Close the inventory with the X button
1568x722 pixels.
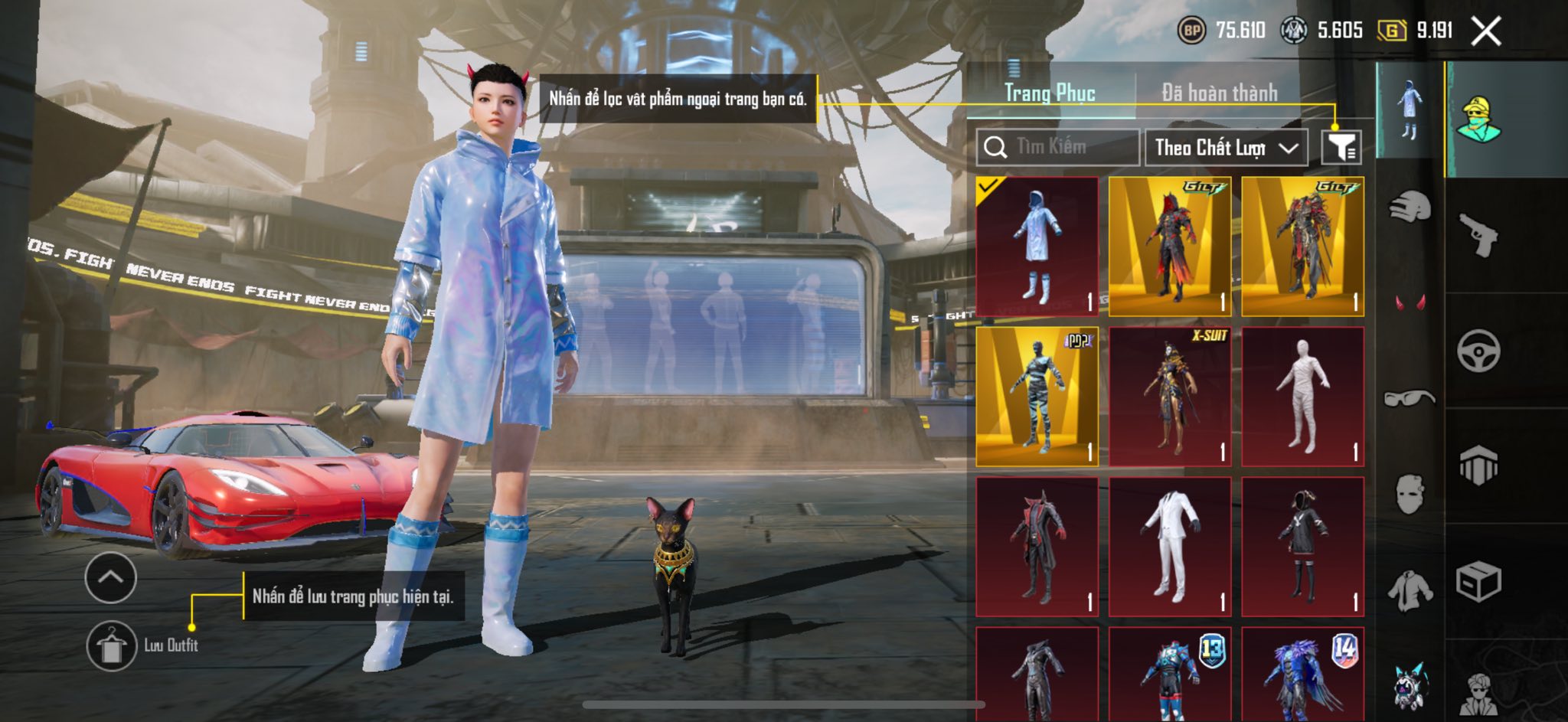pos(1485,31)
